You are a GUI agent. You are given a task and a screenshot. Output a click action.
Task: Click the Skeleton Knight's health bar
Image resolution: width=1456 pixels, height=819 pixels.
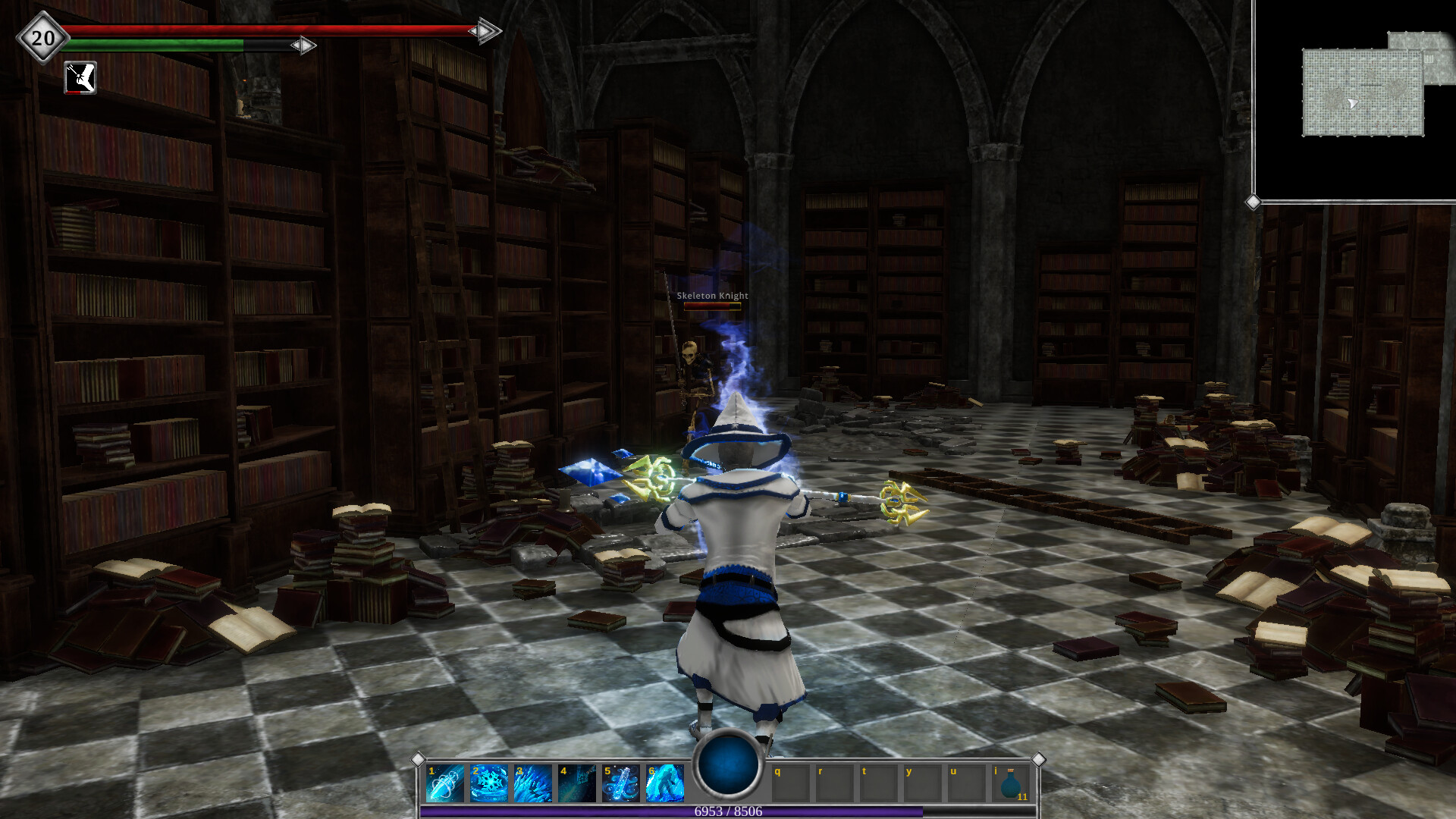tap(713, 306)
